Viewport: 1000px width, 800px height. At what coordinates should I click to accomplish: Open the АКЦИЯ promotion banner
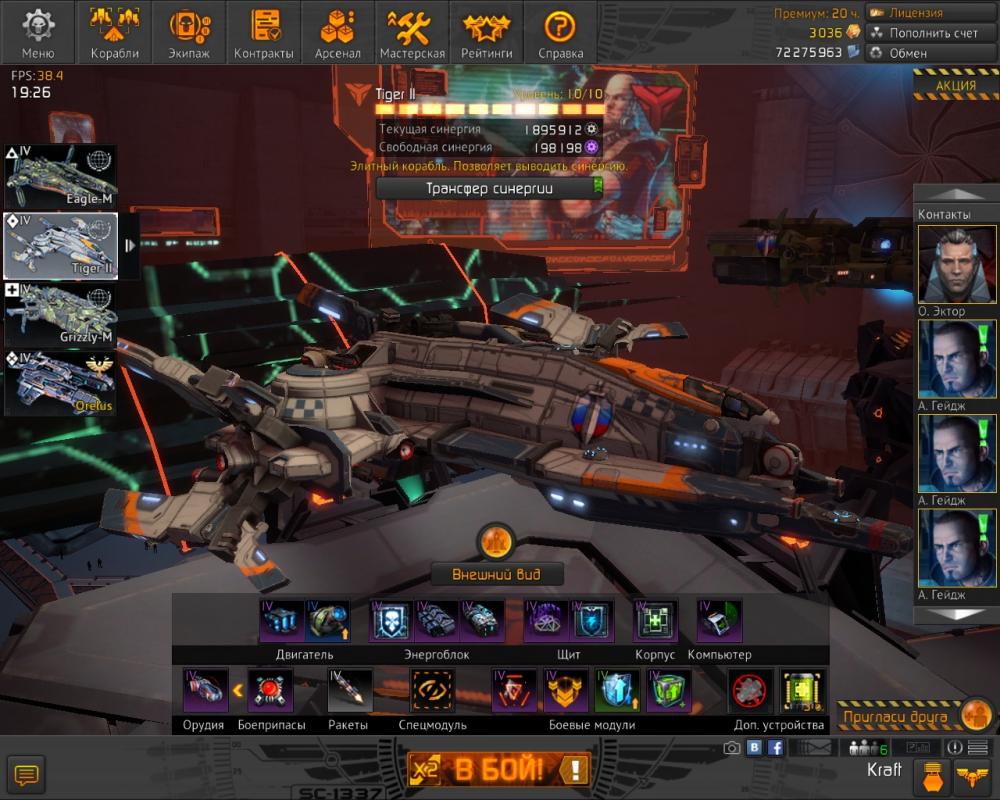pos(955,85)
